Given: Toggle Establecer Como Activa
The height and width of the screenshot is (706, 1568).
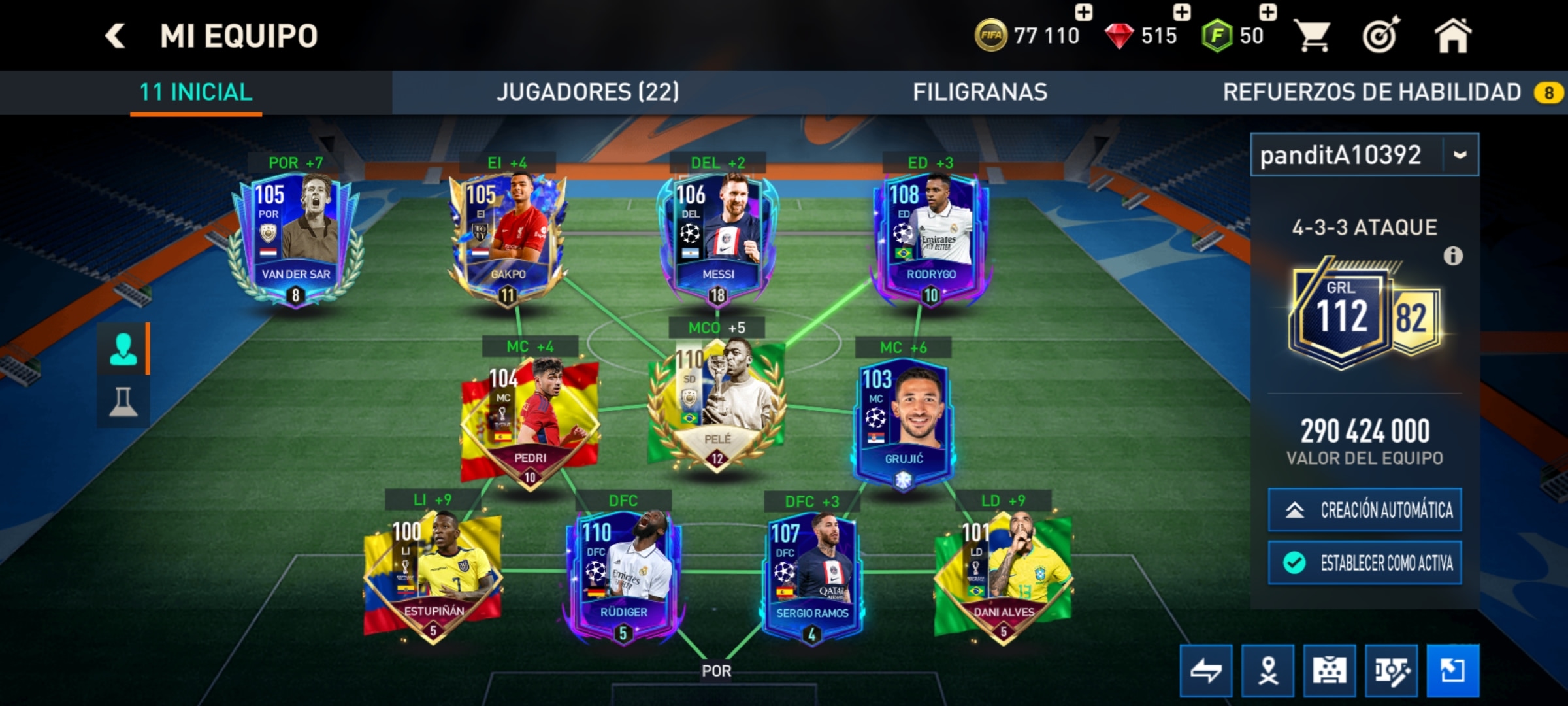Looking at the screenshot, I should (1364, 563).
